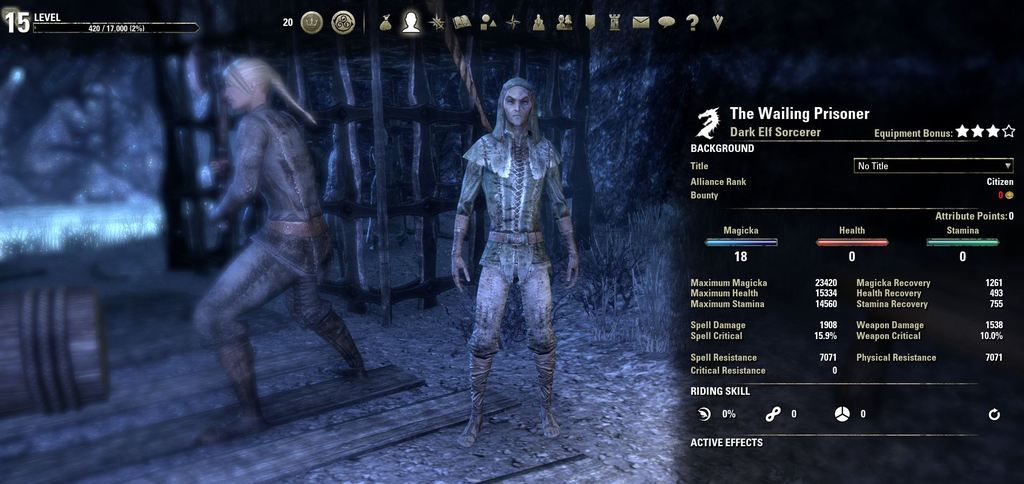Open the triskelion icon beside the crown
This screenshot has width=1024, height=484.
click(343, 21)
